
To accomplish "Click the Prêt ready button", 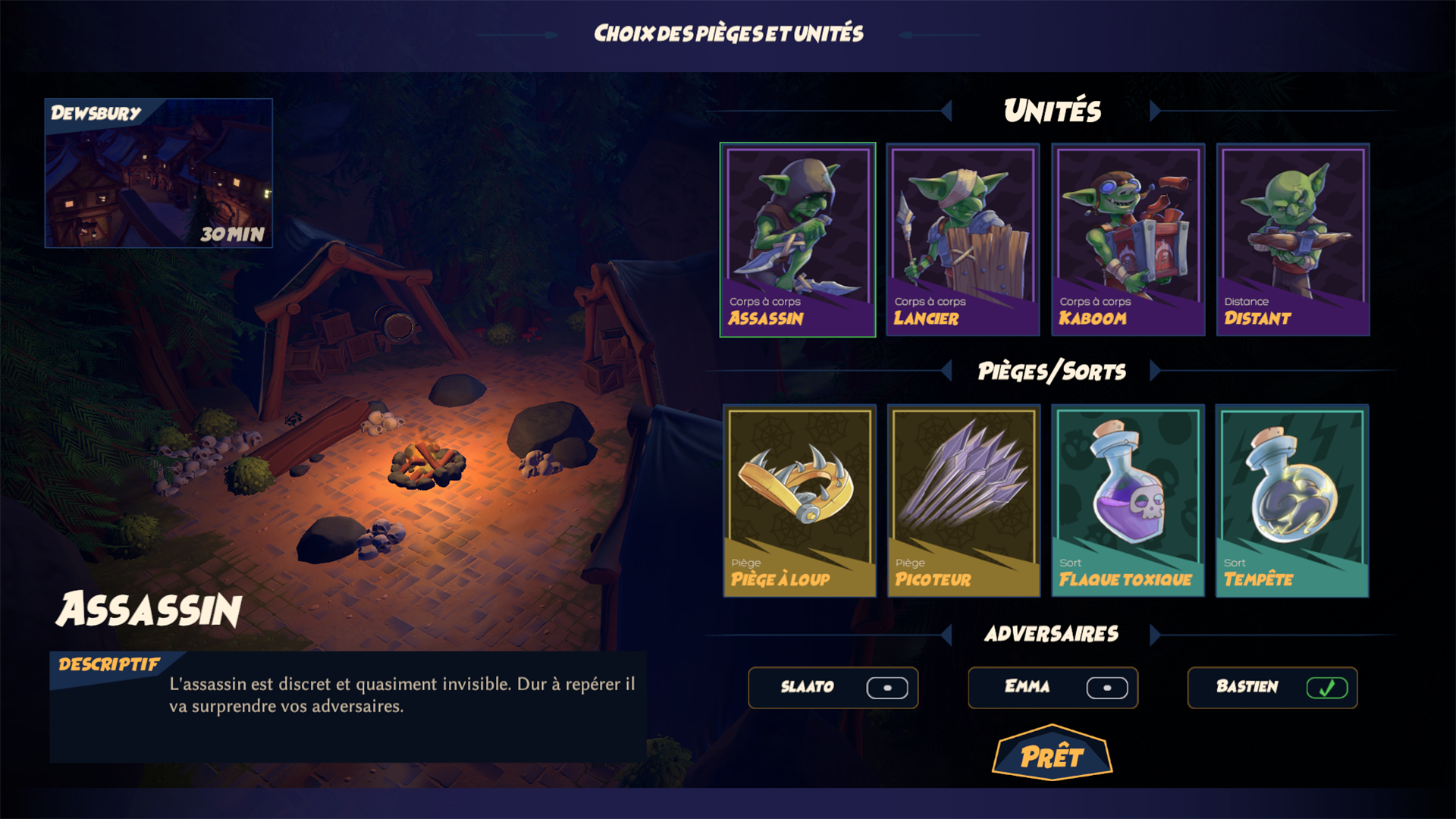I will (x=1052, y=755).
